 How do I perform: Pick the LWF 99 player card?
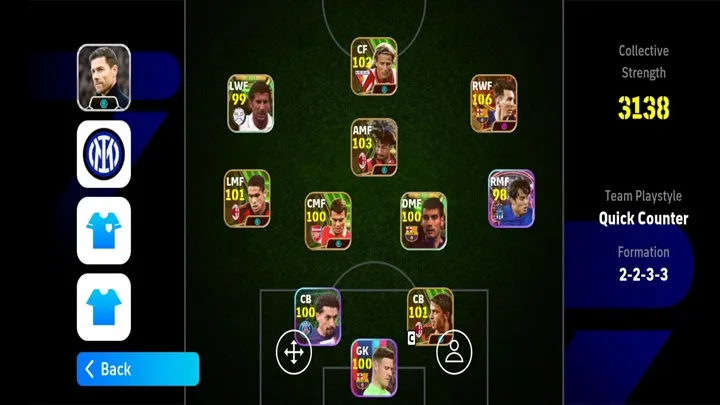250,105
